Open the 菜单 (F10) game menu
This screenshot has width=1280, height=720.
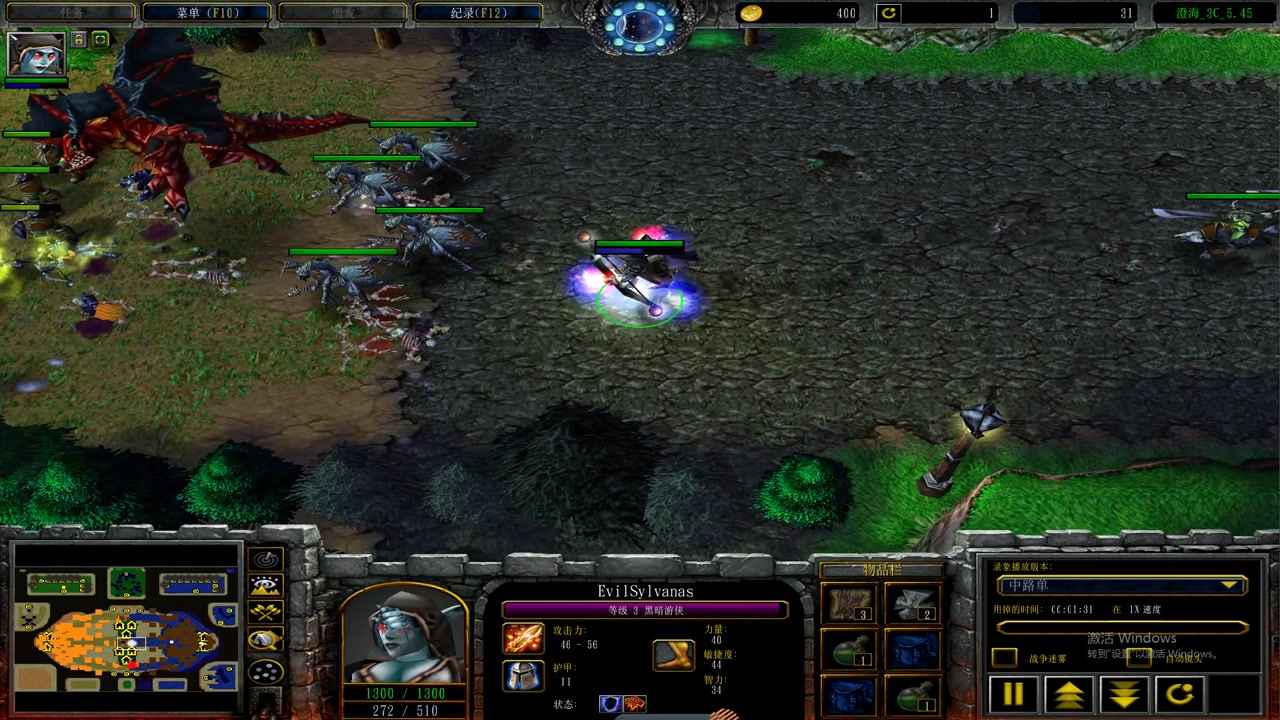(206, 13)
